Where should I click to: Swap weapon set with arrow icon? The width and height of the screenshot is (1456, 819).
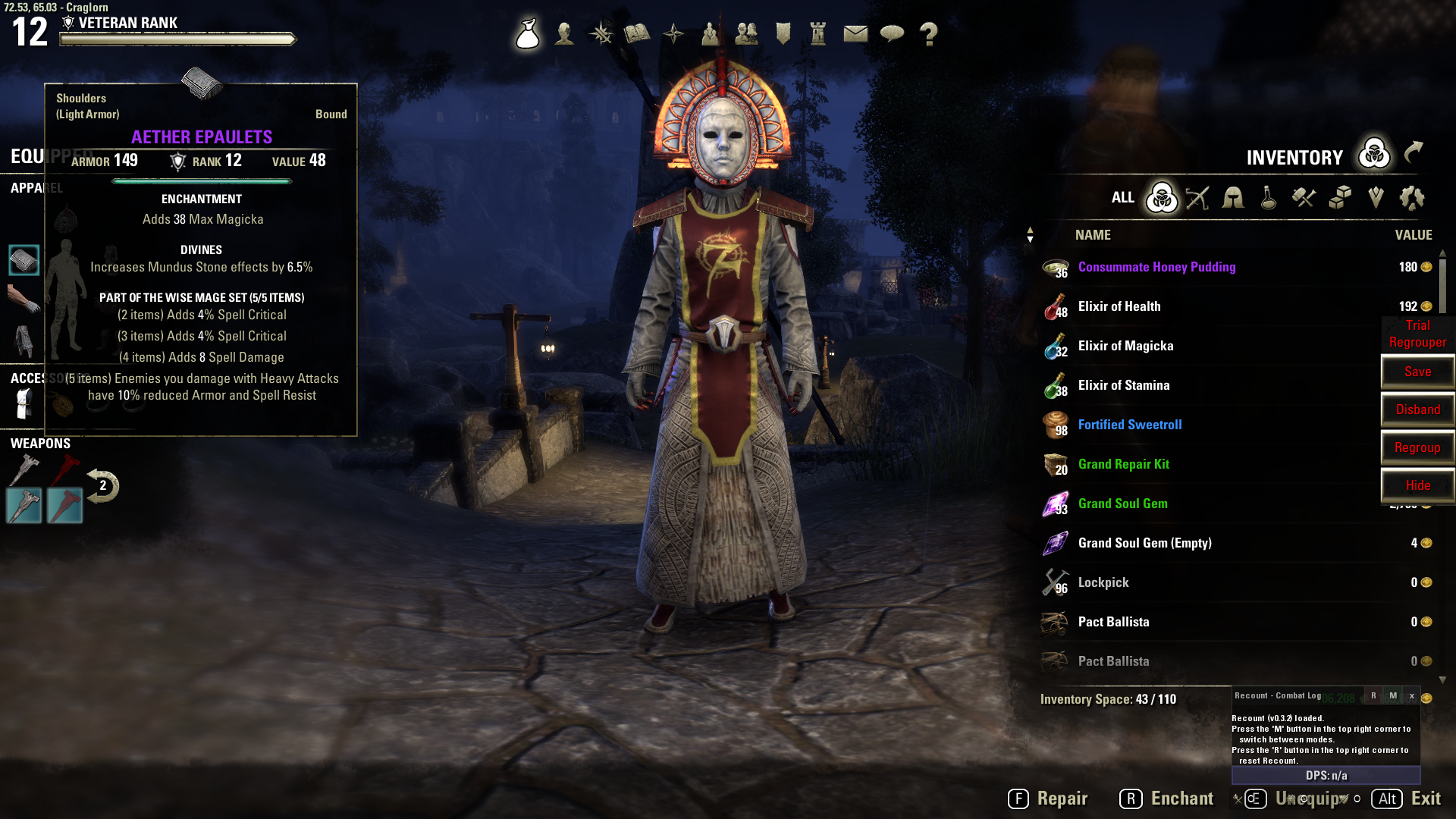pyautogui.click(x=102, y=485)
